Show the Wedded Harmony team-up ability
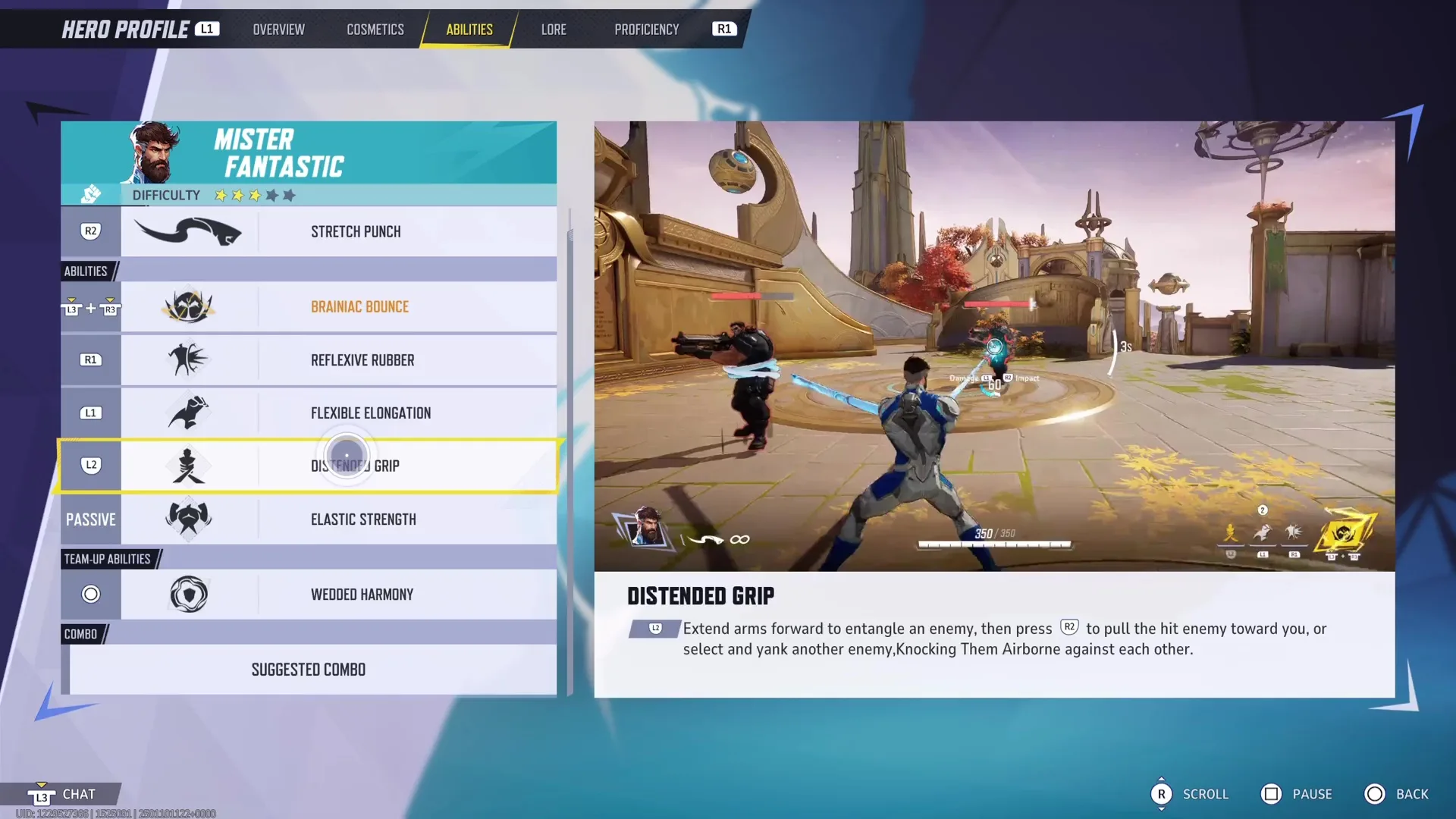 338,595
